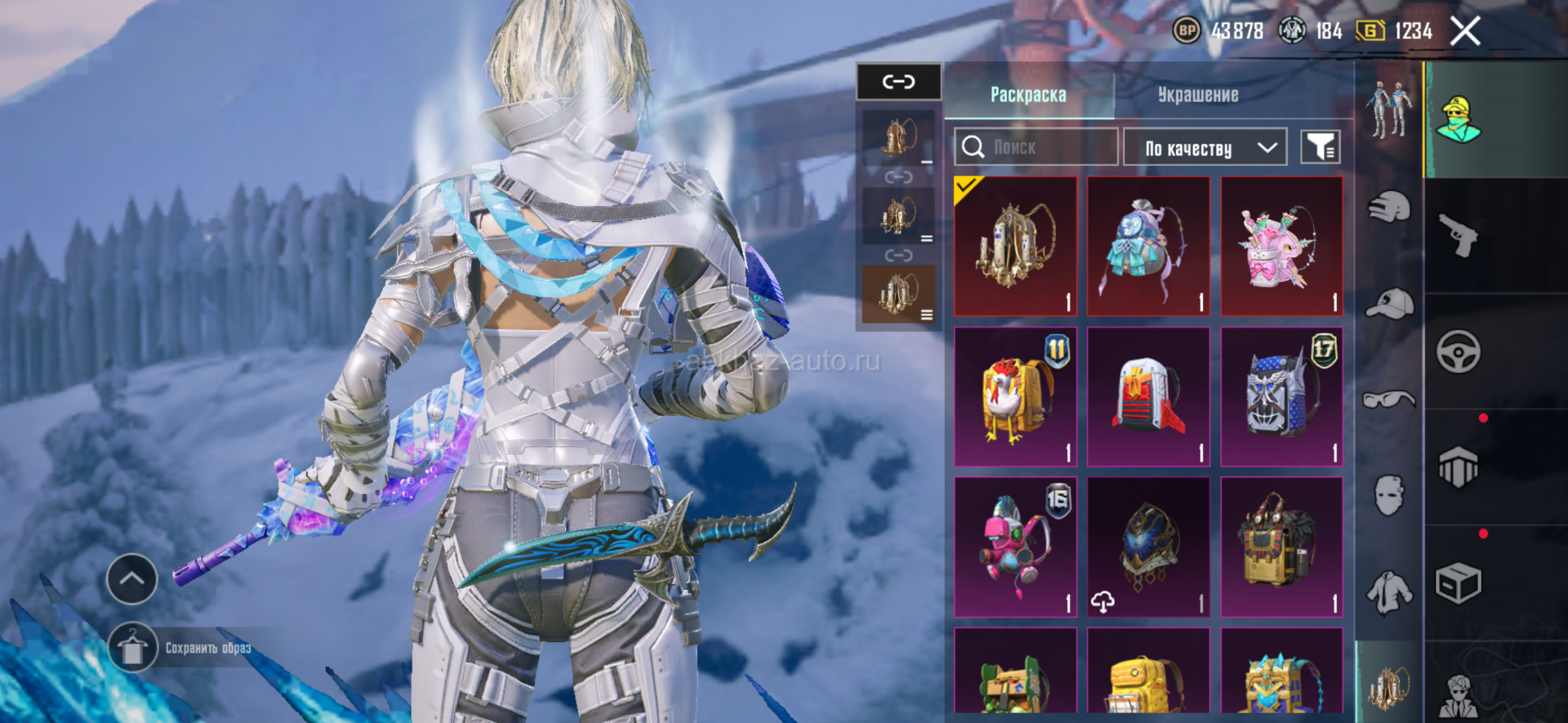
Task: Select the sunglasses category
Action: coord(1389,399)
